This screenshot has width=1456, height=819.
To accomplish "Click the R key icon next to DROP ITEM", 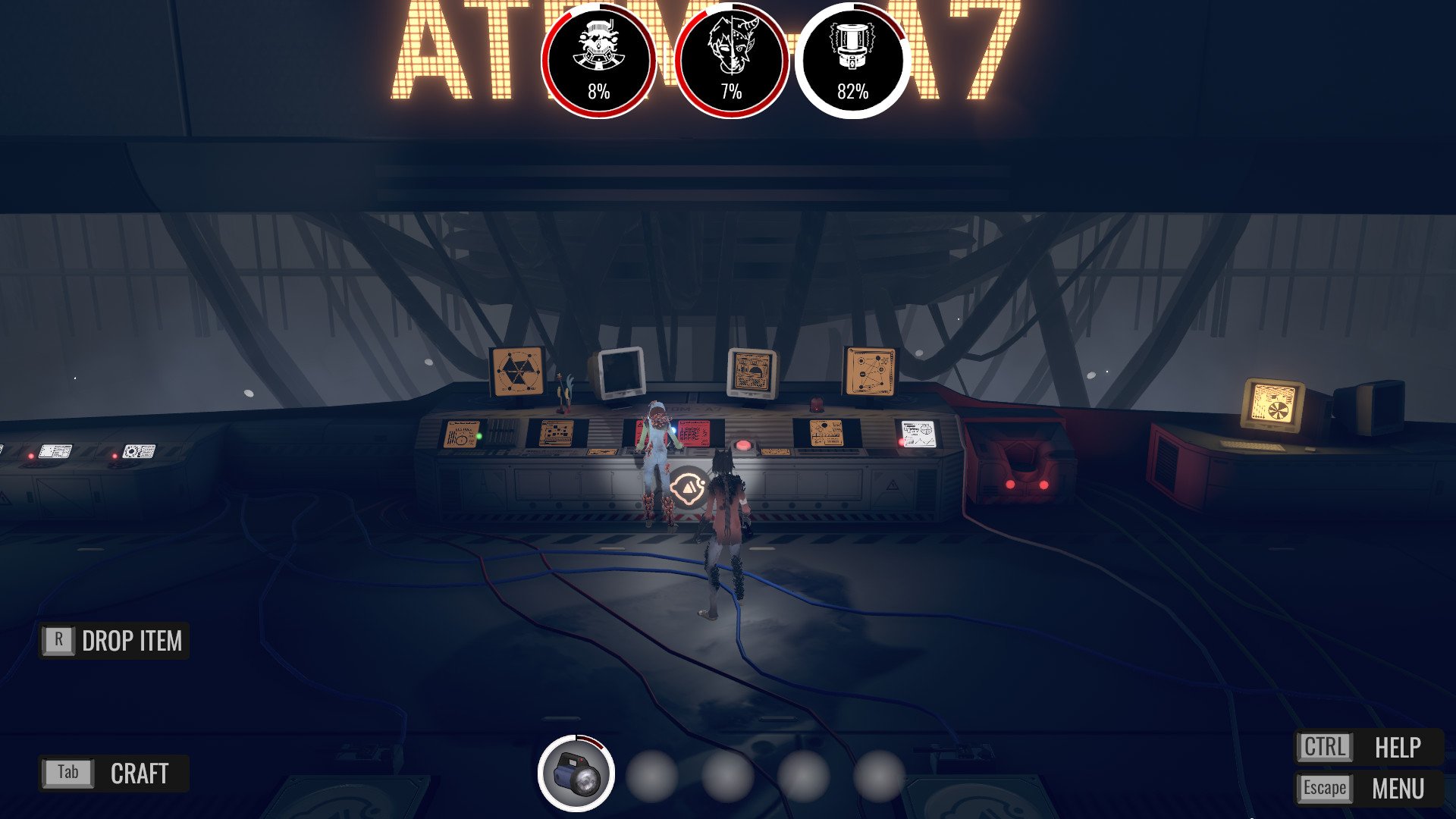I will [x=57, y=641].
